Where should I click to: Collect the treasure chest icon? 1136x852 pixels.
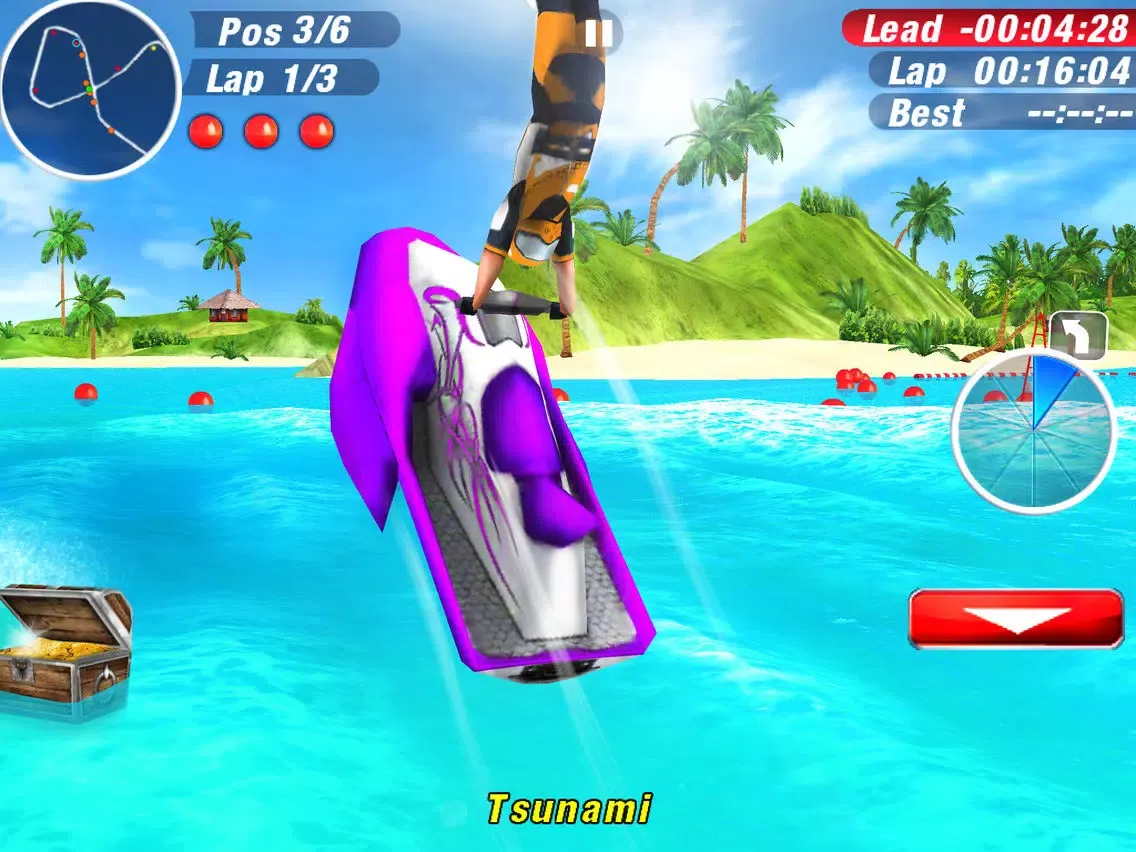pyautogui.click(x=64, y=649)
